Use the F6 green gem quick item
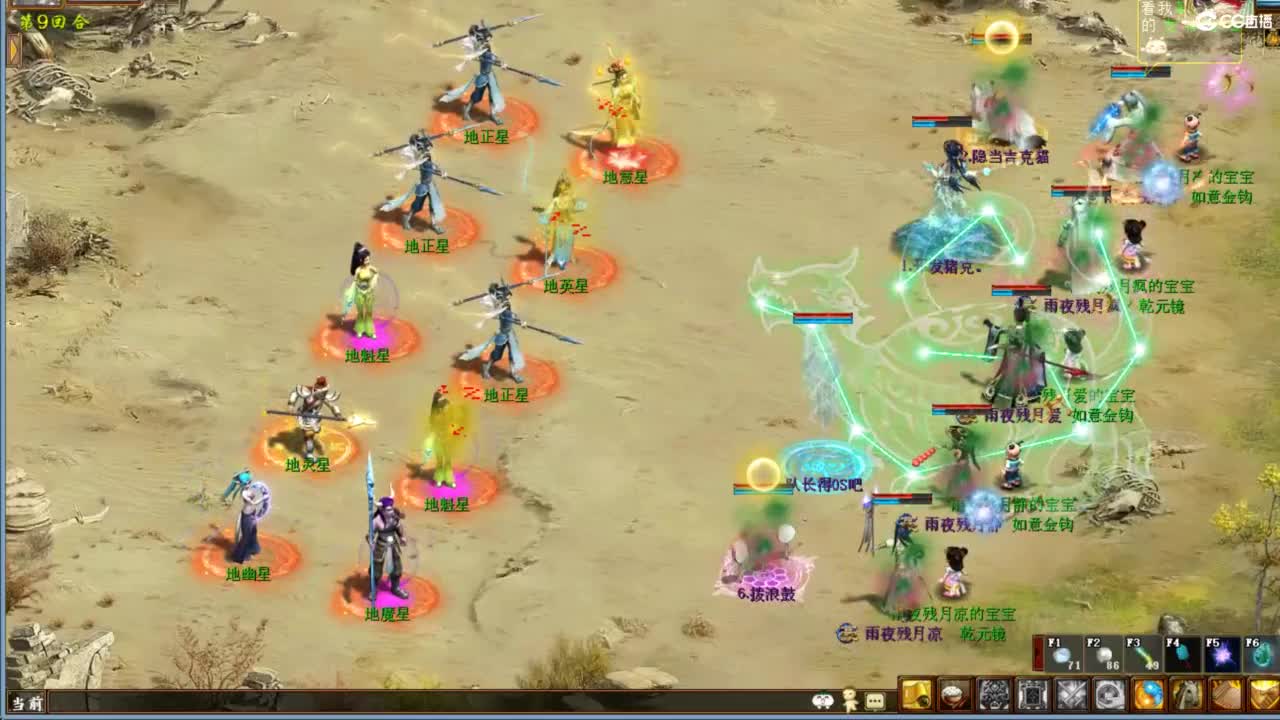This screenshot has height=720, width=1280. pyautogui.click(x=1262, y=657)
